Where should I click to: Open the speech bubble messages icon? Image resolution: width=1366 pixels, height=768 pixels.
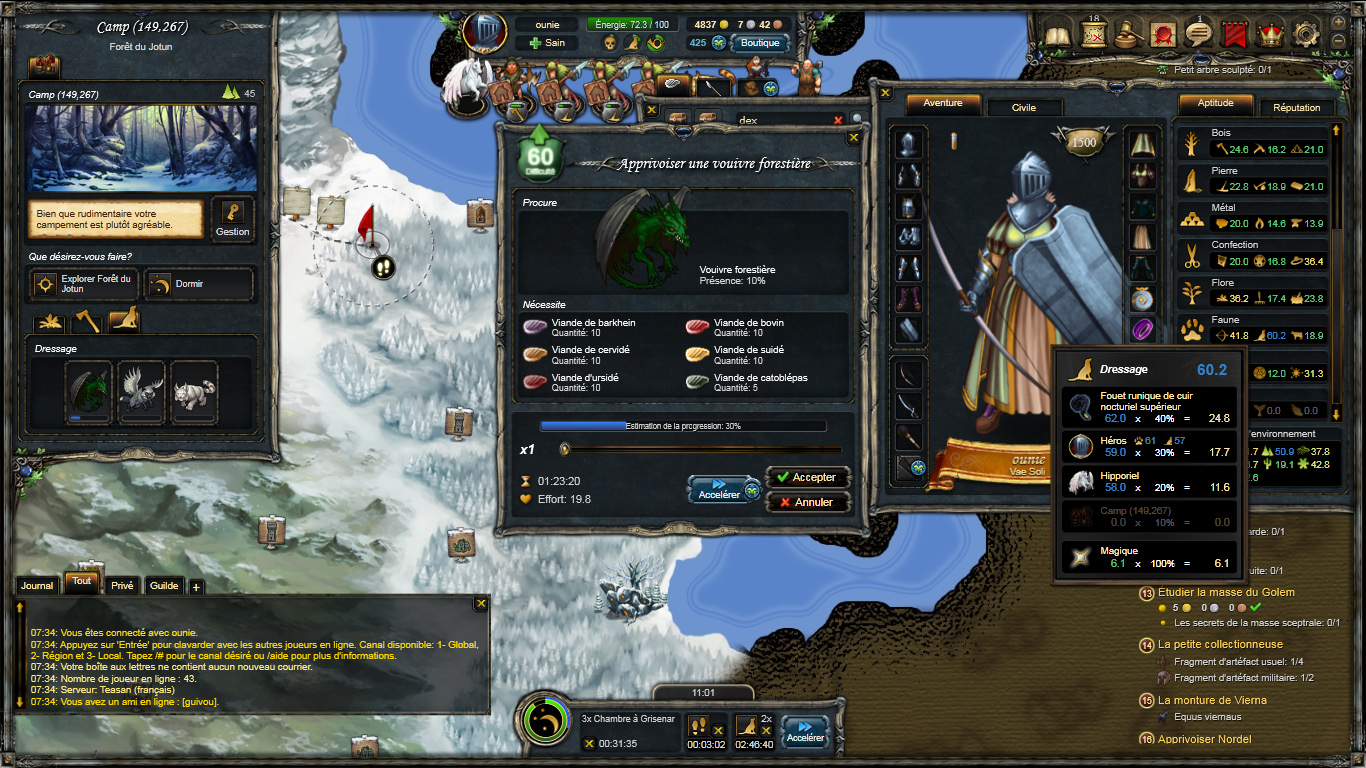1199,33
